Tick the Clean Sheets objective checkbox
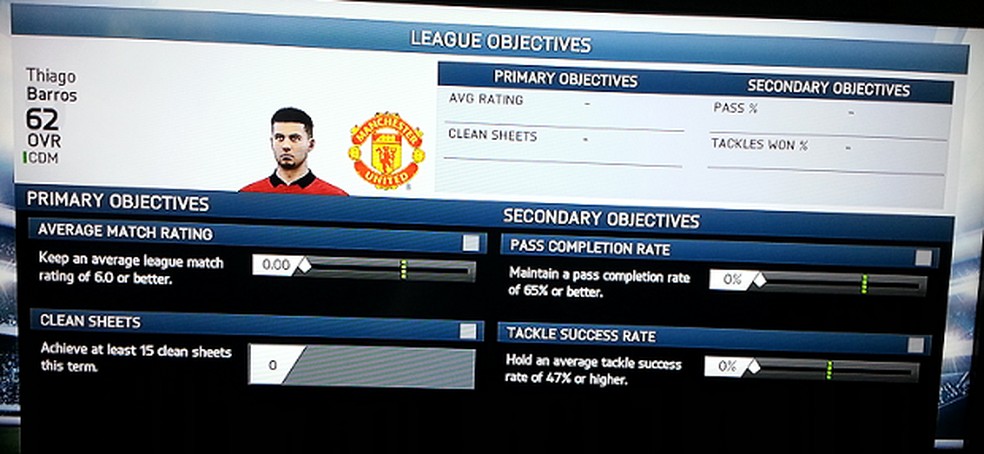Image resolution: width=984 pixels, height=454 pixels. pos(467,331)
